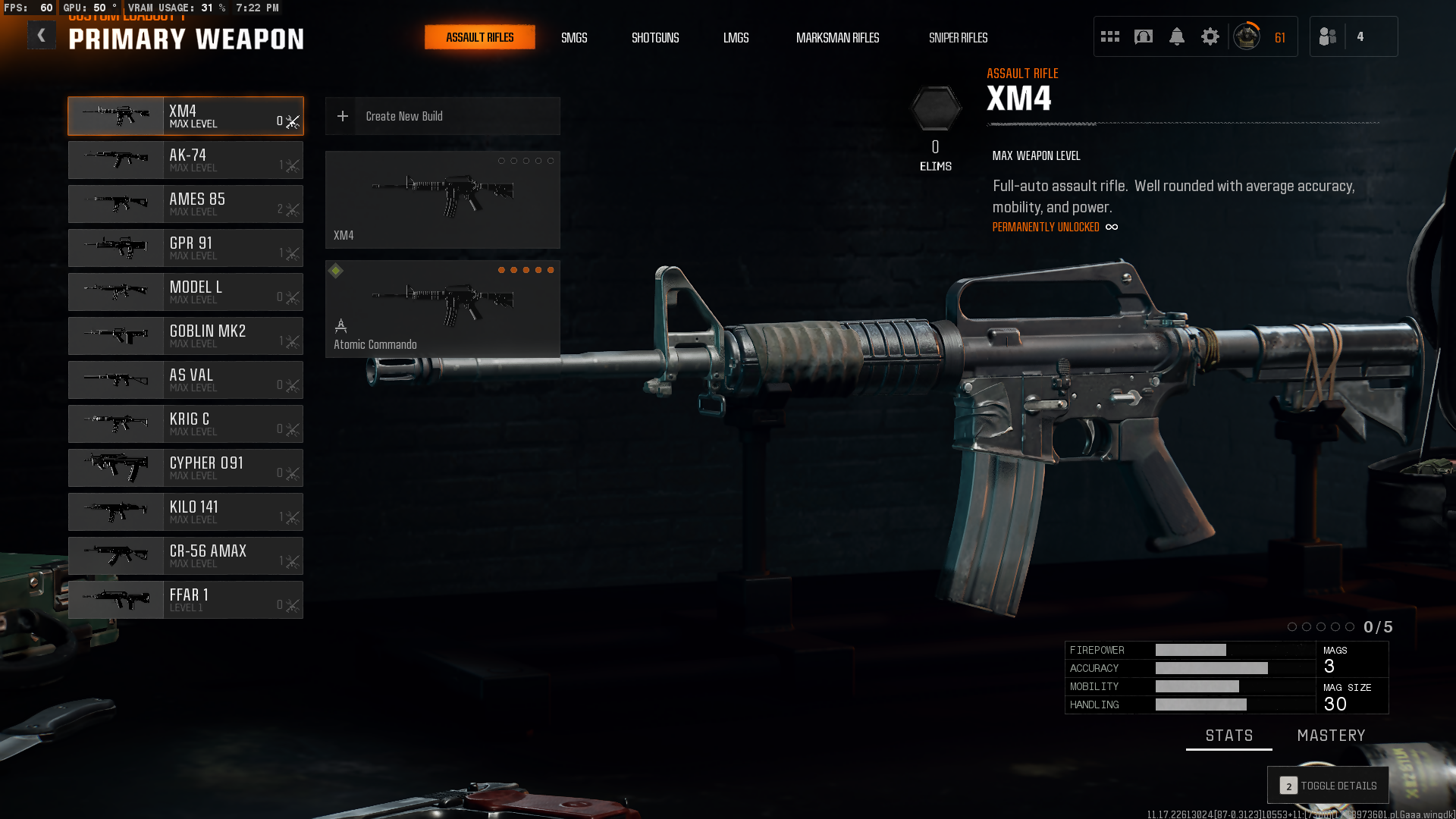Choose the default XM4 build tile
1456x819 pixels.
pyautogui.click(x=443, y=199)
